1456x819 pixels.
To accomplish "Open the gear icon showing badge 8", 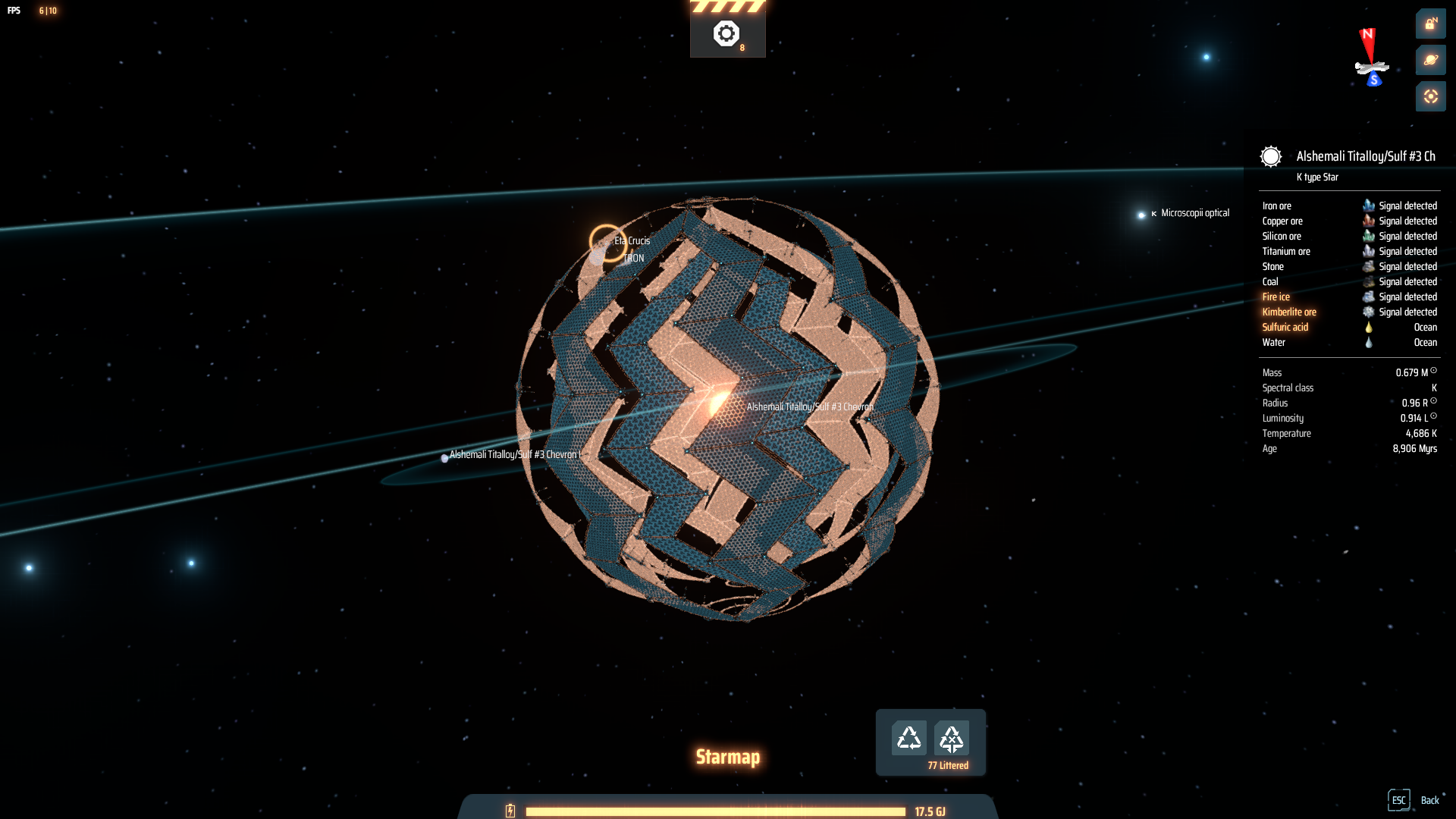I will pyautogui.click(x=726, y=32).
